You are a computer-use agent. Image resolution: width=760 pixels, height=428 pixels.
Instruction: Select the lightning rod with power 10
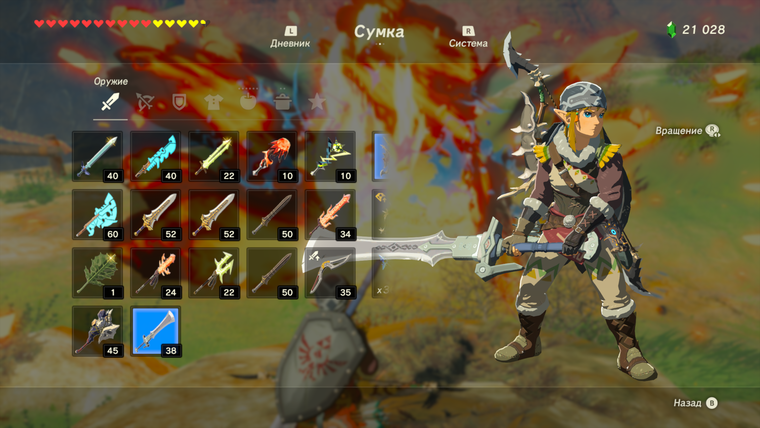pyautogui.click(x=330, y=156)
